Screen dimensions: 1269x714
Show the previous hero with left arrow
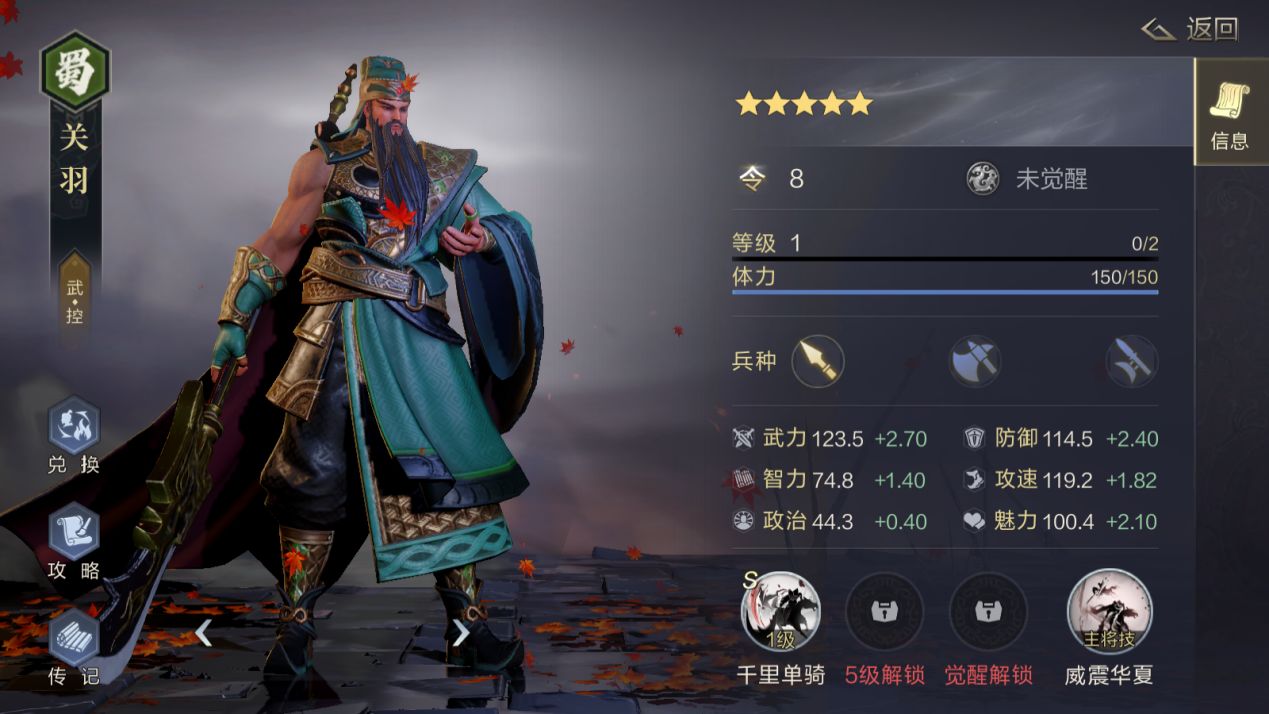pos(203,632)
